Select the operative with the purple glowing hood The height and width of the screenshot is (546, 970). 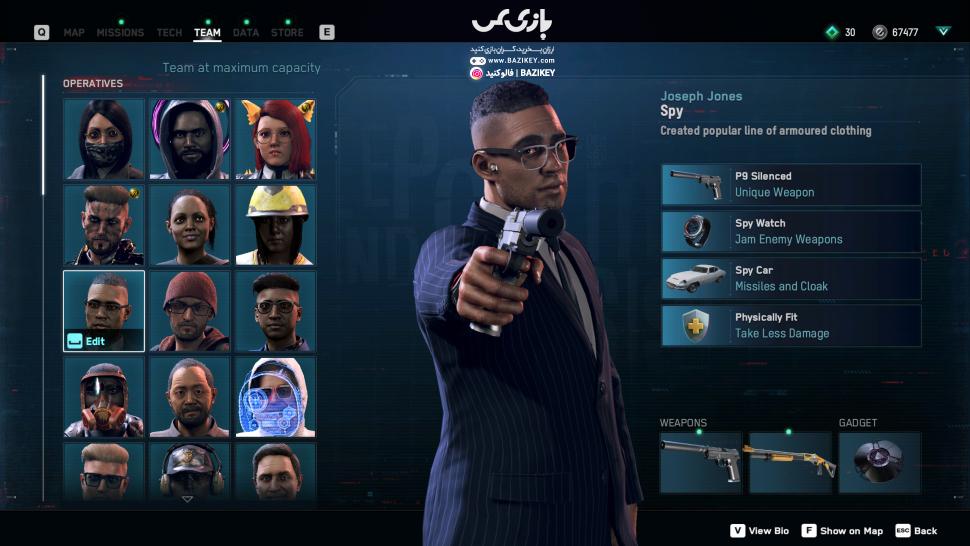pyautogui.click(x=189, y=139)
